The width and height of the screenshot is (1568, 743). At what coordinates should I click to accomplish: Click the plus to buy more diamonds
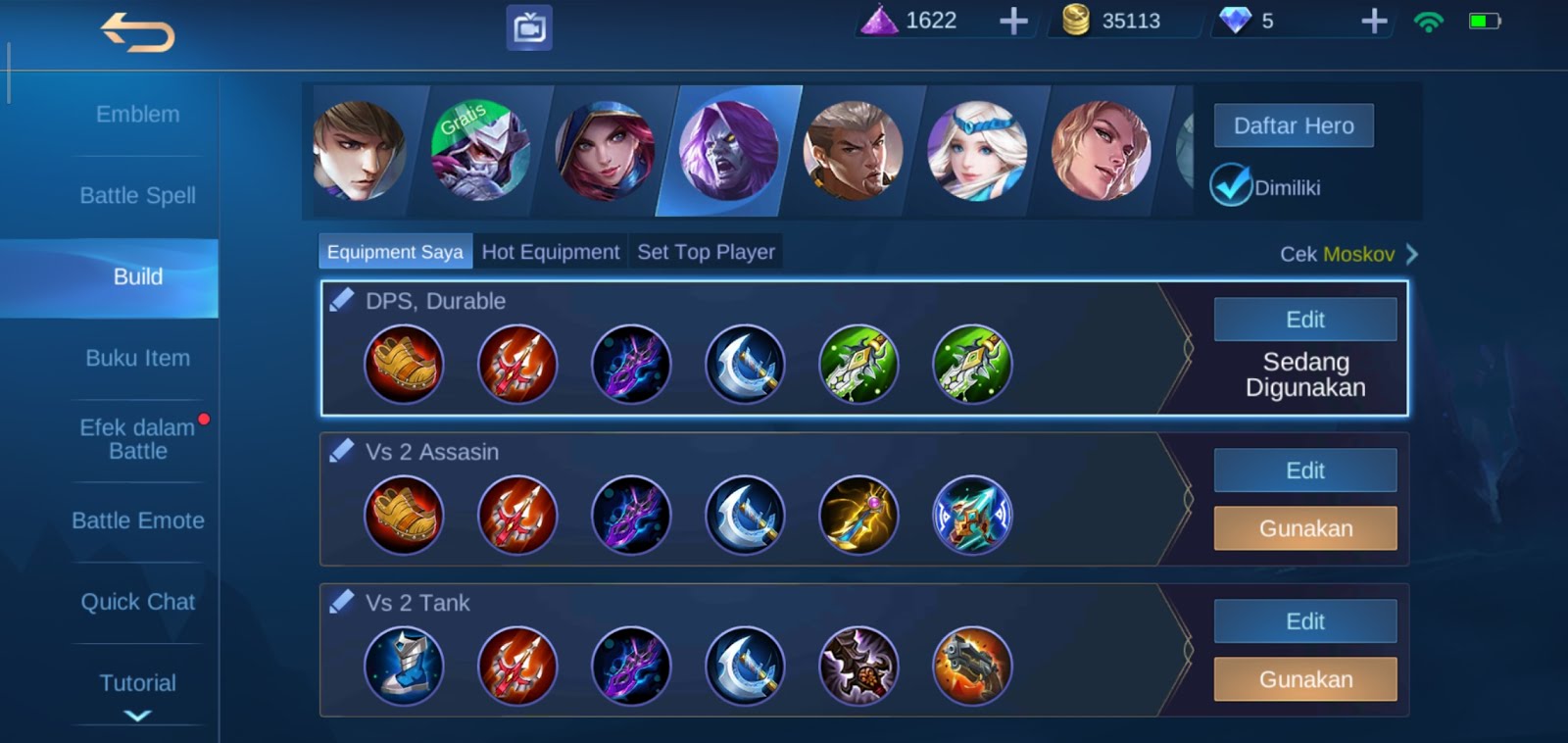pyautogui.click(x=1372, y=19)
